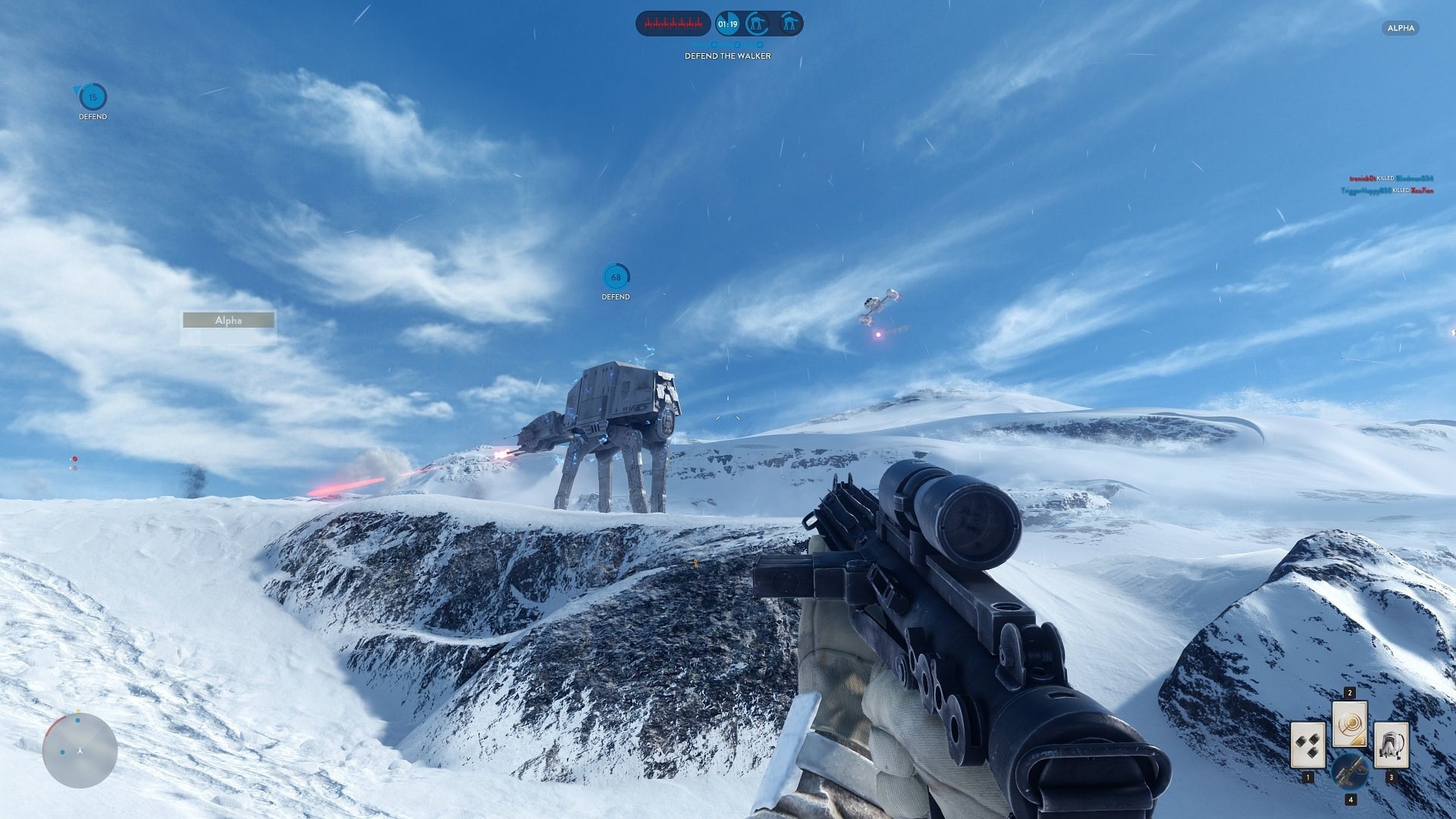The width and height of the screenshot is (1456, 819).
Task: Expand the ALPHA tag in the top-right corner
Action: click(1401, 28)
